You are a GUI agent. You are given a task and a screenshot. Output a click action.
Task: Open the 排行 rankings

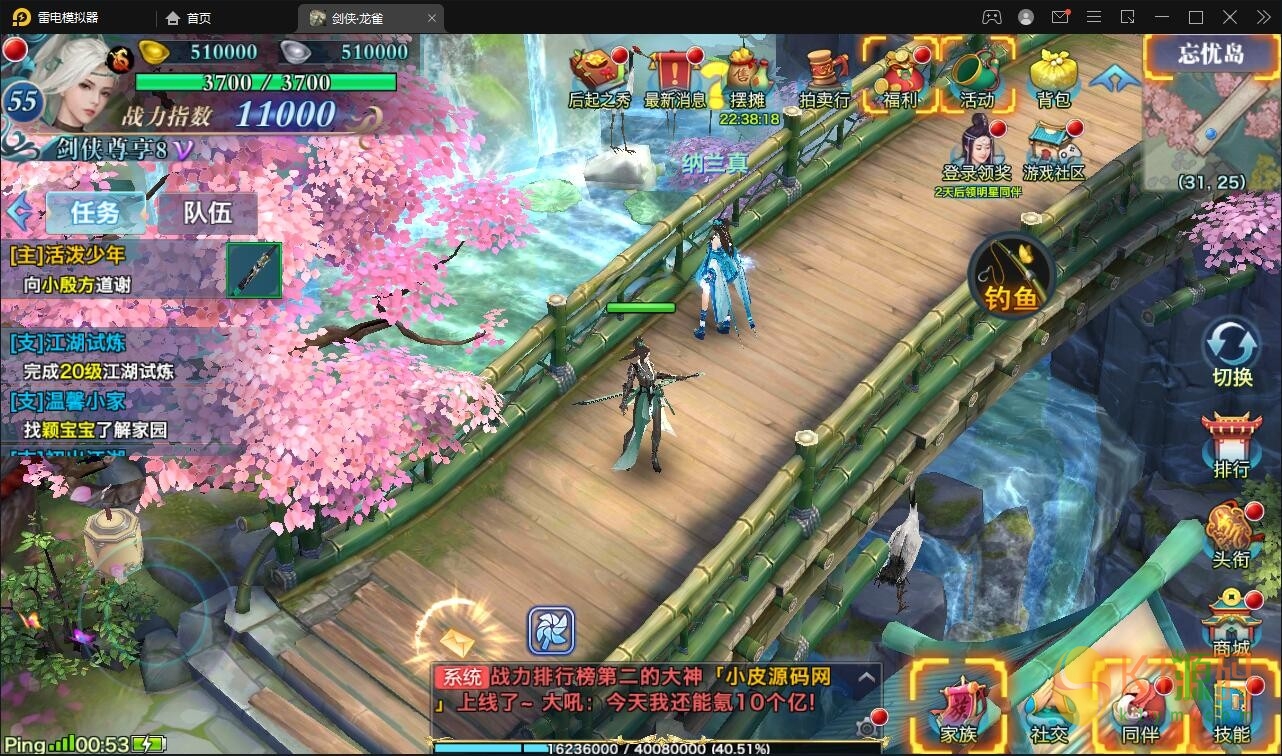click(1231, 444)
